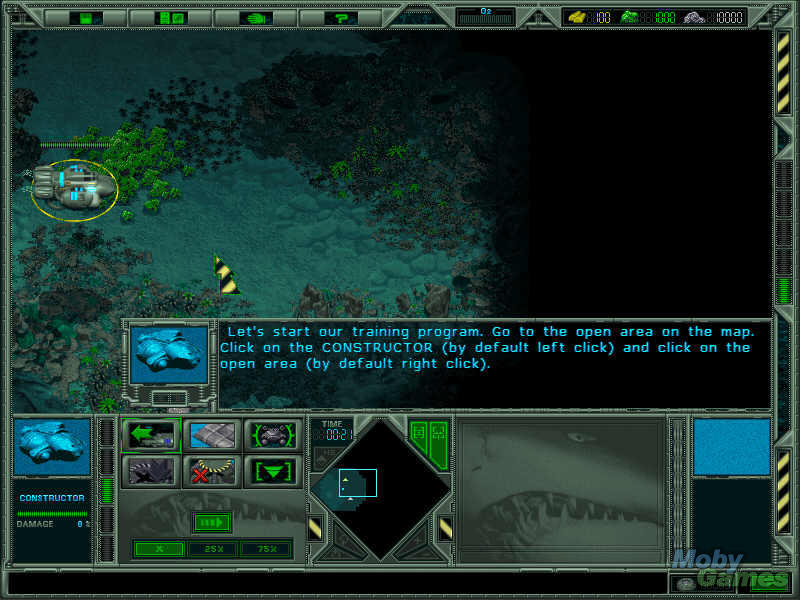800x600 pixels.
Task: Select the 25% option button
Action: tap(213, 549)
